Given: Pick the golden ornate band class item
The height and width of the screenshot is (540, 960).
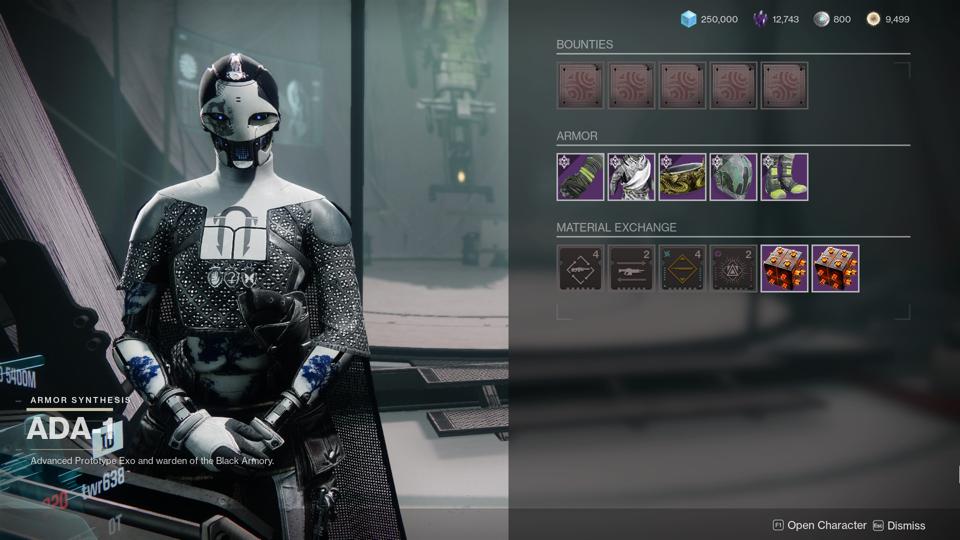Looking at the screenshot, I should [x=682, y=177].
